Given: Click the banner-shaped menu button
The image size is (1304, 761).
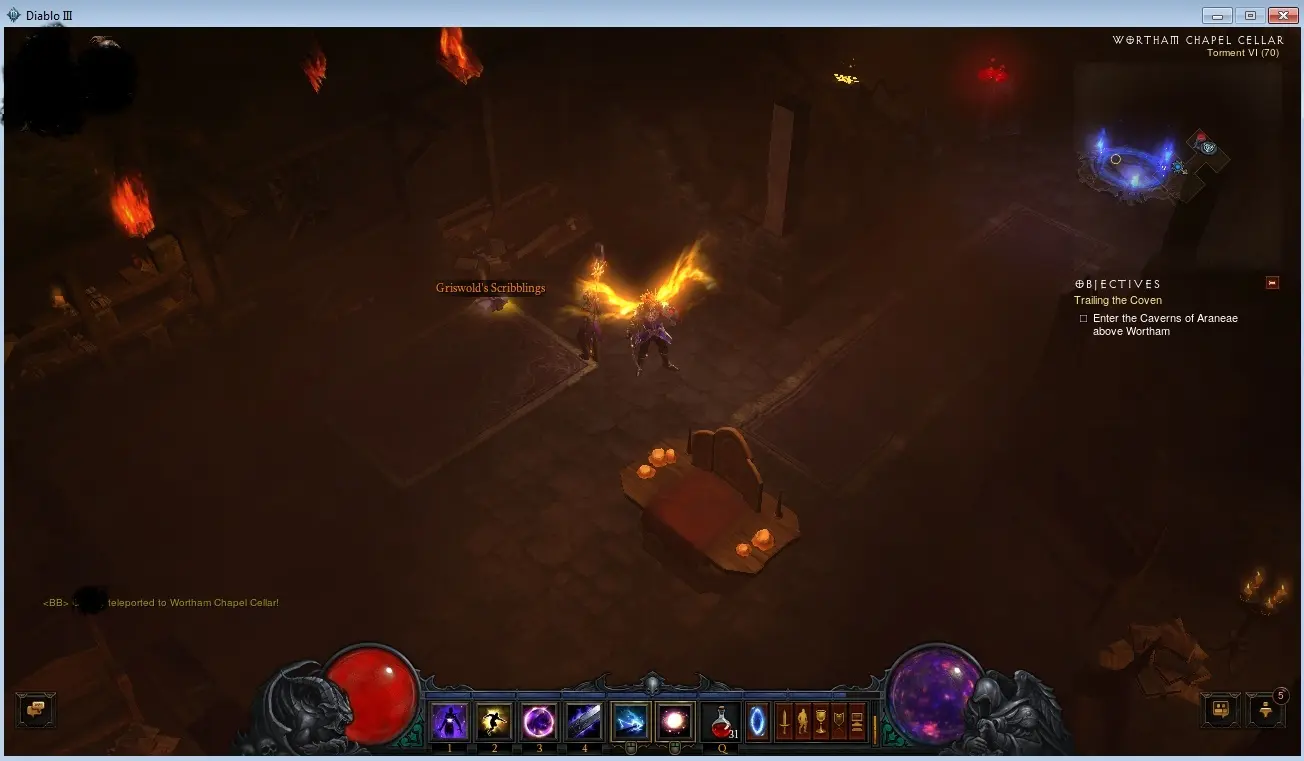Looking at the screenshot, I should coord(838,721).
